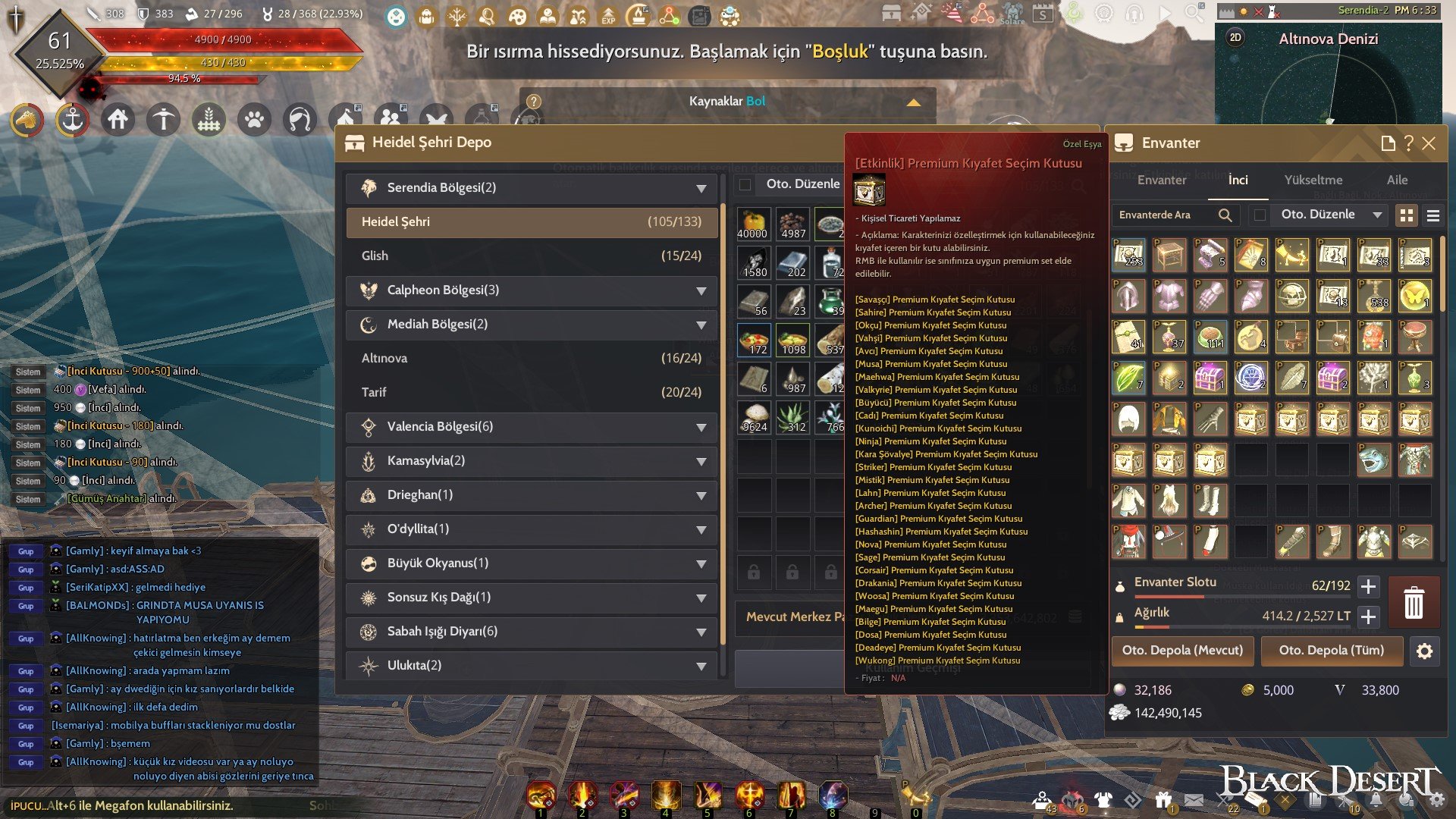Open inventory settings gear
This screenshot has width=1456, height=819.
[x=1424, y=651]
